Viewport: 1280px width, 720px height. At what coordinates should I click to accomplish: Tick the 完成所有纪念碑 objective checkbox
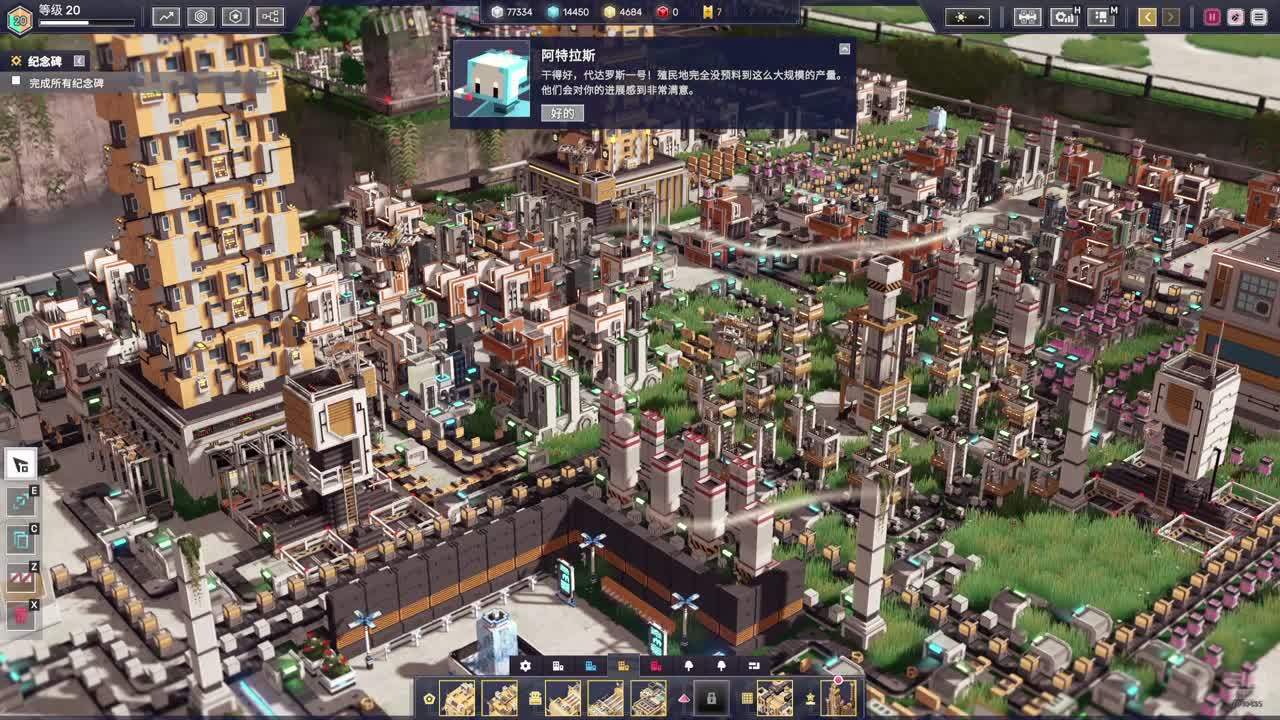click(x=16, y=82)
